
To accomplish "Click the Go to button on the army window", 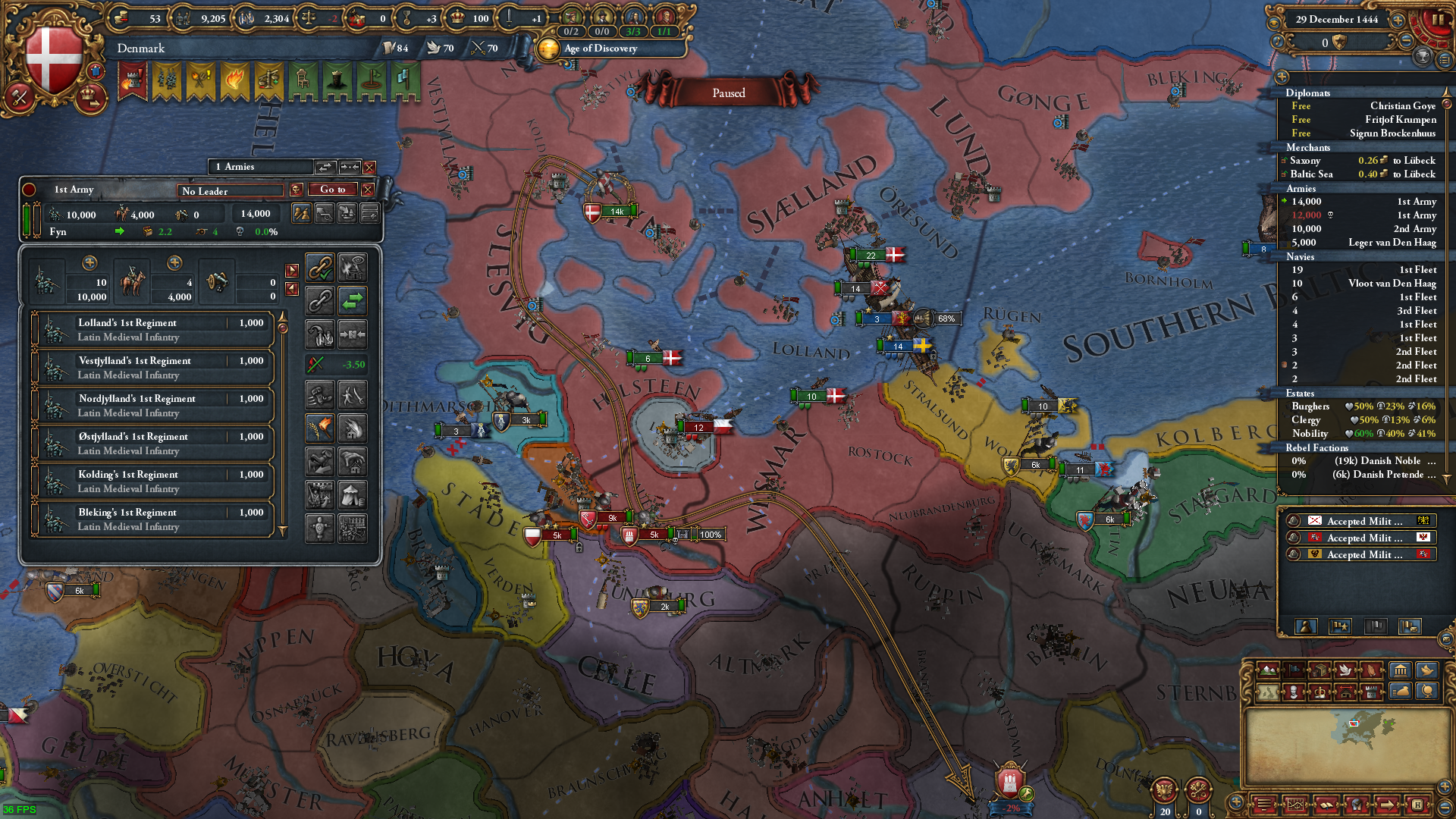I will click(331, 190).
